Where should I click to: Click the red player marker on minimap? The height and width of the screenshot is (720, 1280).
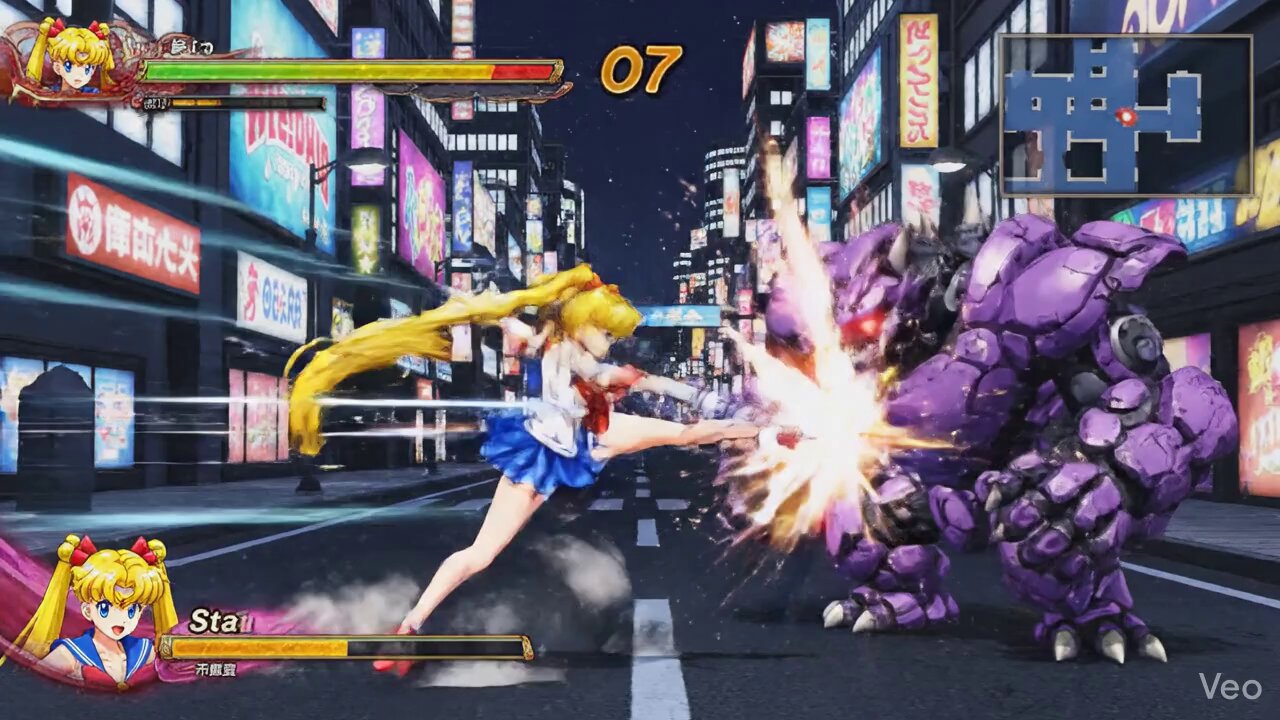click(1127, 117)
